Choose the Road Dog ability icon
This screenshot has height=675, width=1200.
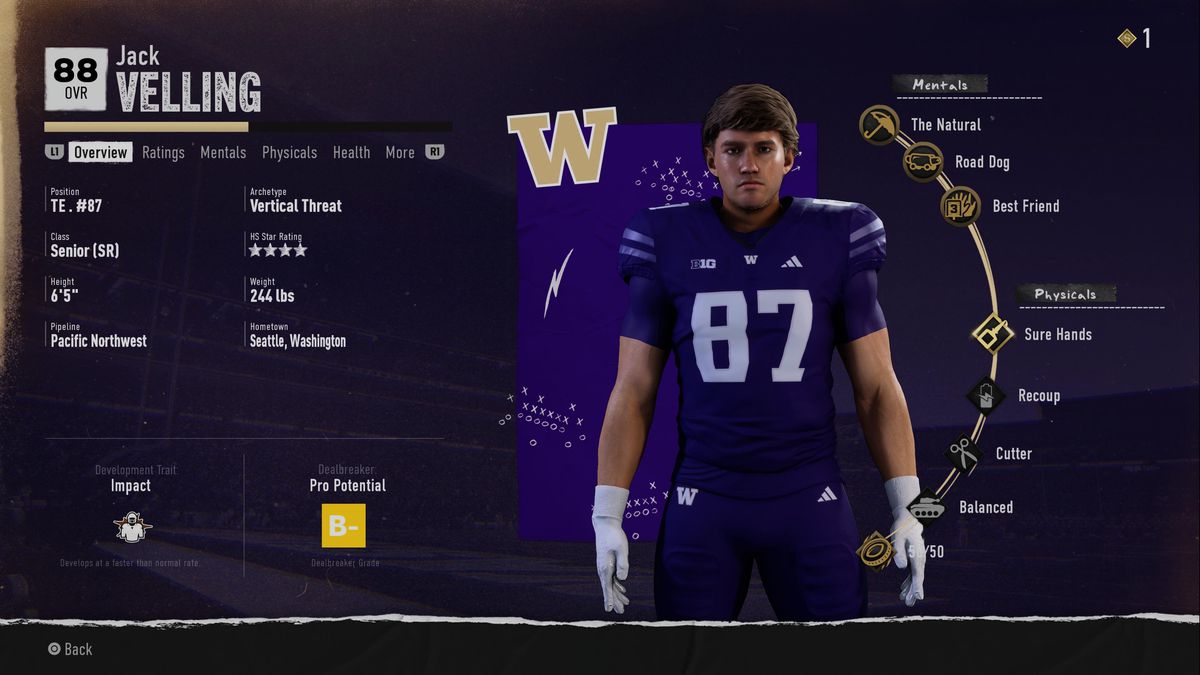pos(923,162)
